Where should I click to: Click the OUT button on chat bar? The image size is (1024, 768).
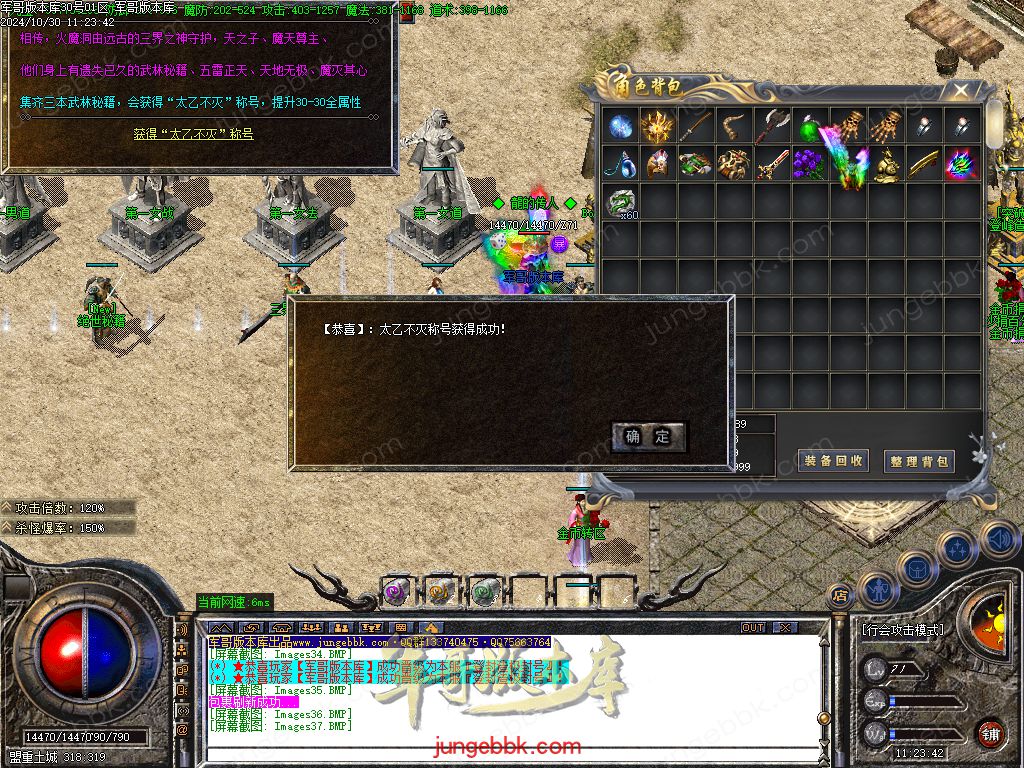(x=753, y=628)
